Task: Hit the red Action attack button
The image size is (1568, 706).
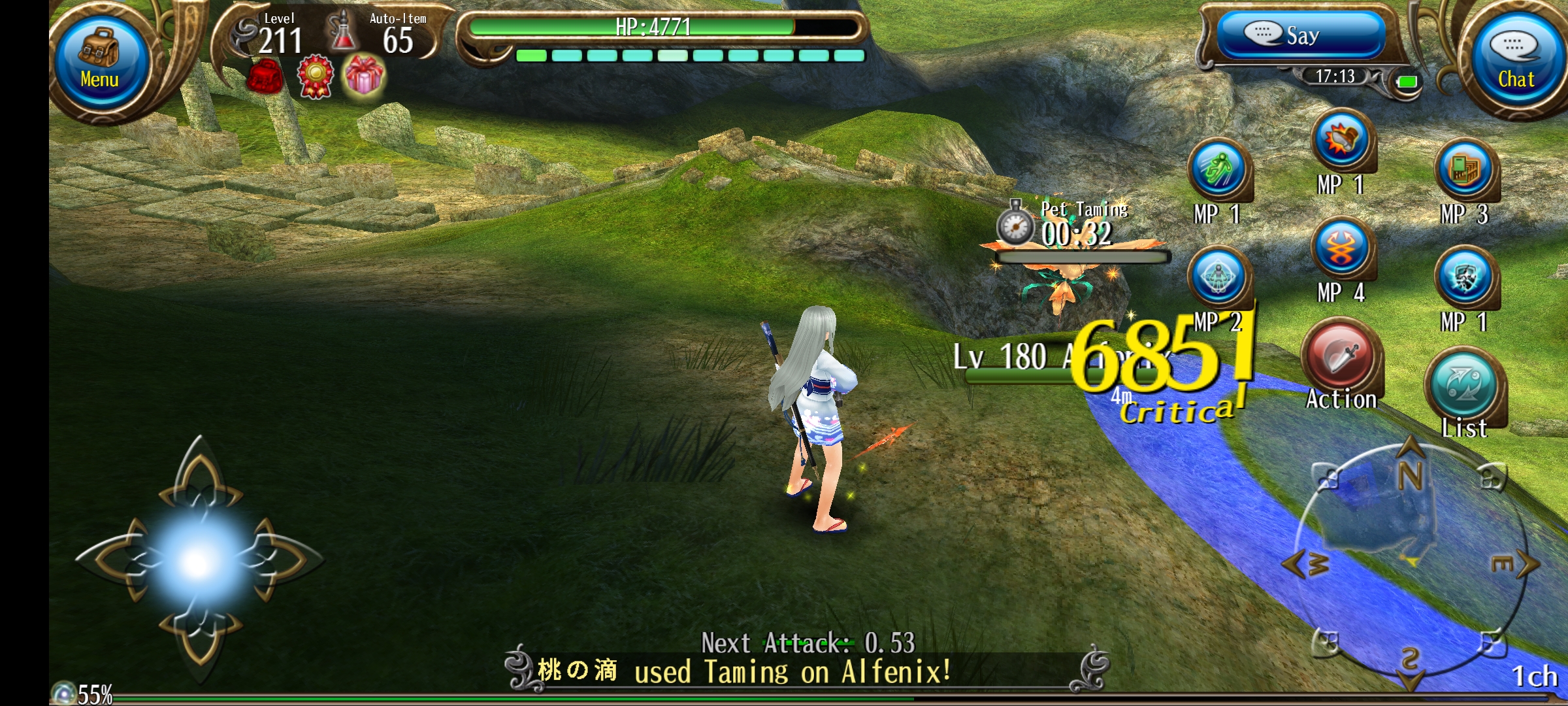Action: 1340,358
